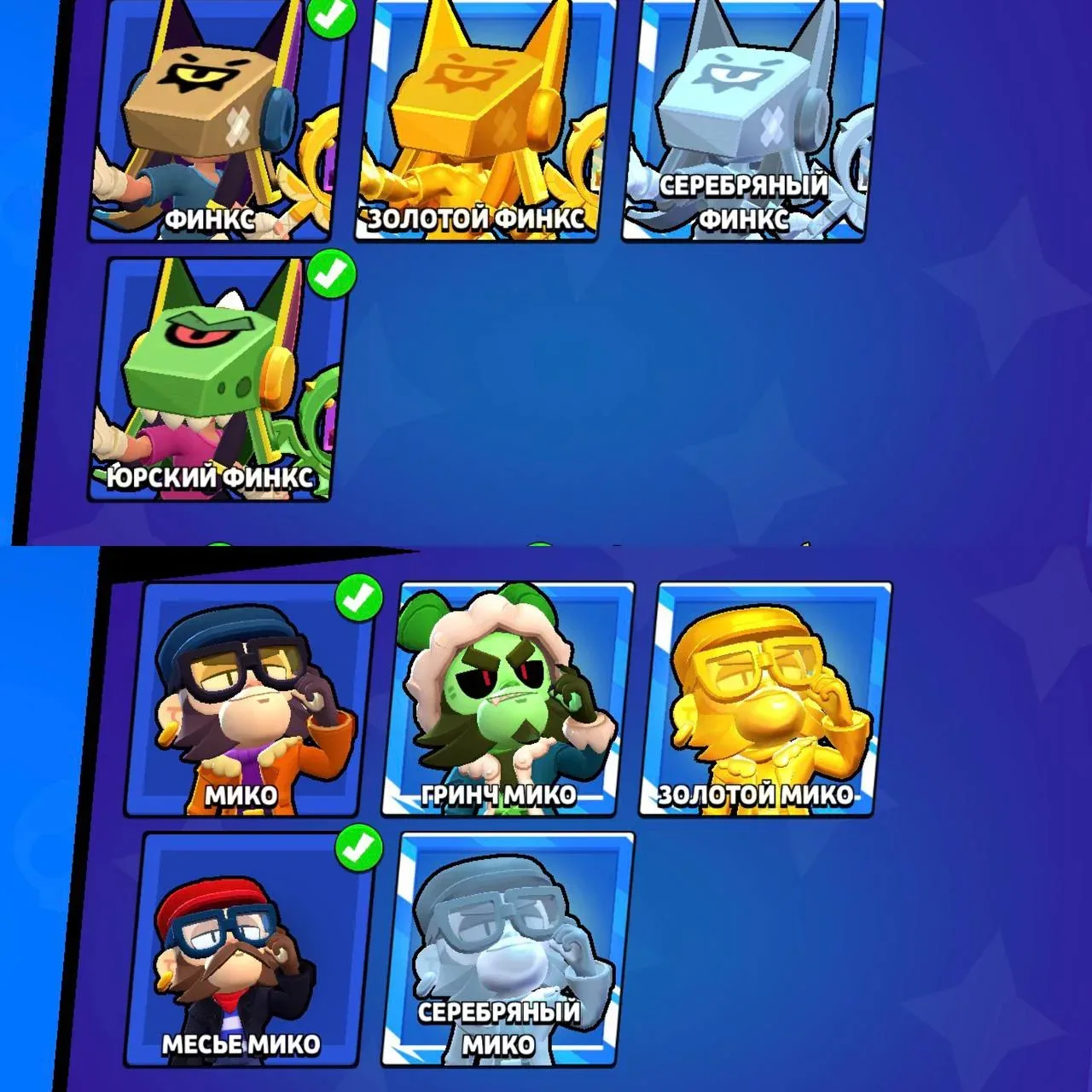The image size is (1092, 1092).
Task: Choose the Серебряный Мико skin tile
Action: [x=508, y=949]
